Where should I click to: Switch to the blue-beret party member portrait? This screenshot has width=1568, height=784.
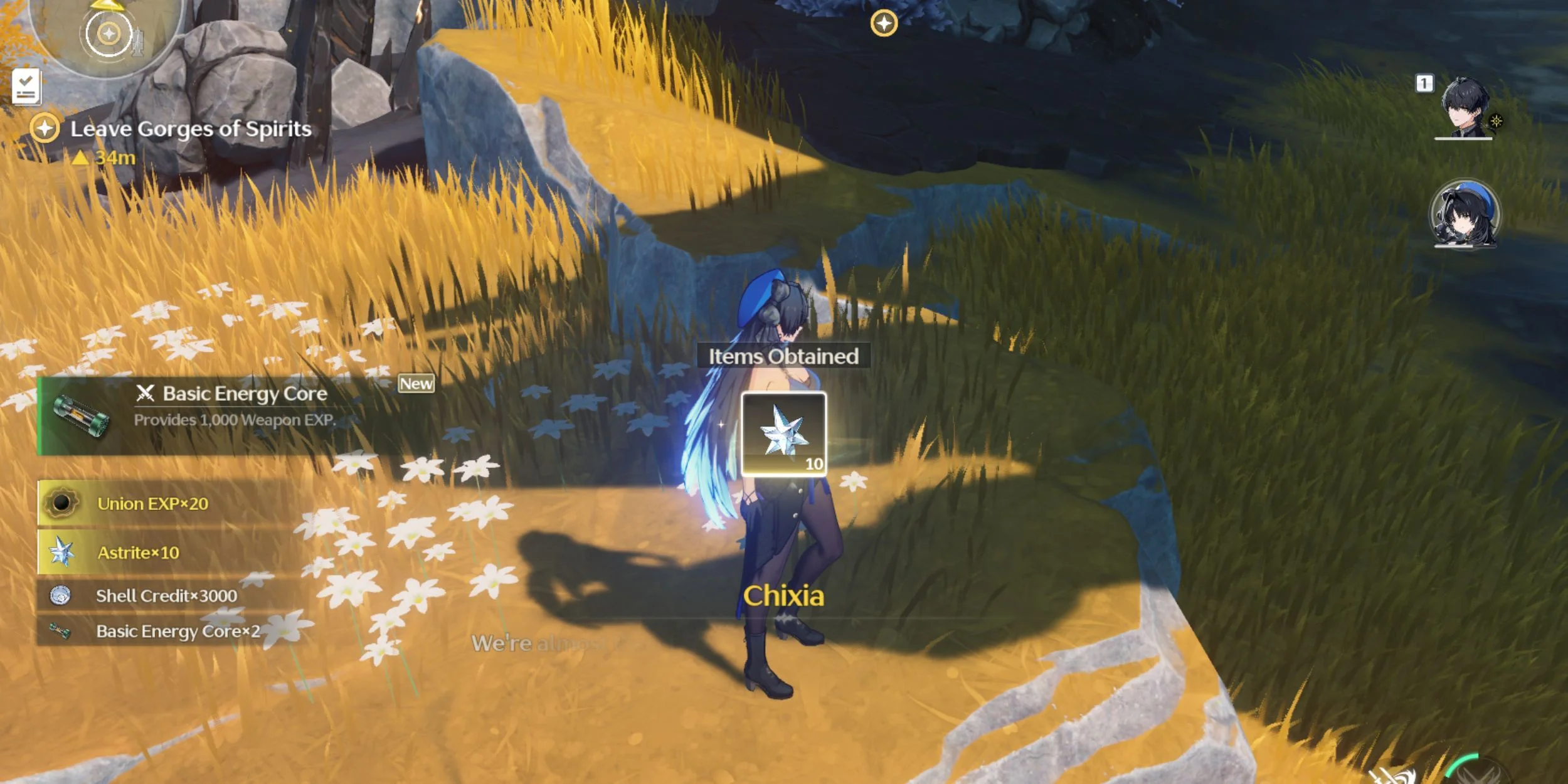pyautogui.click(x=1464, y=215)
